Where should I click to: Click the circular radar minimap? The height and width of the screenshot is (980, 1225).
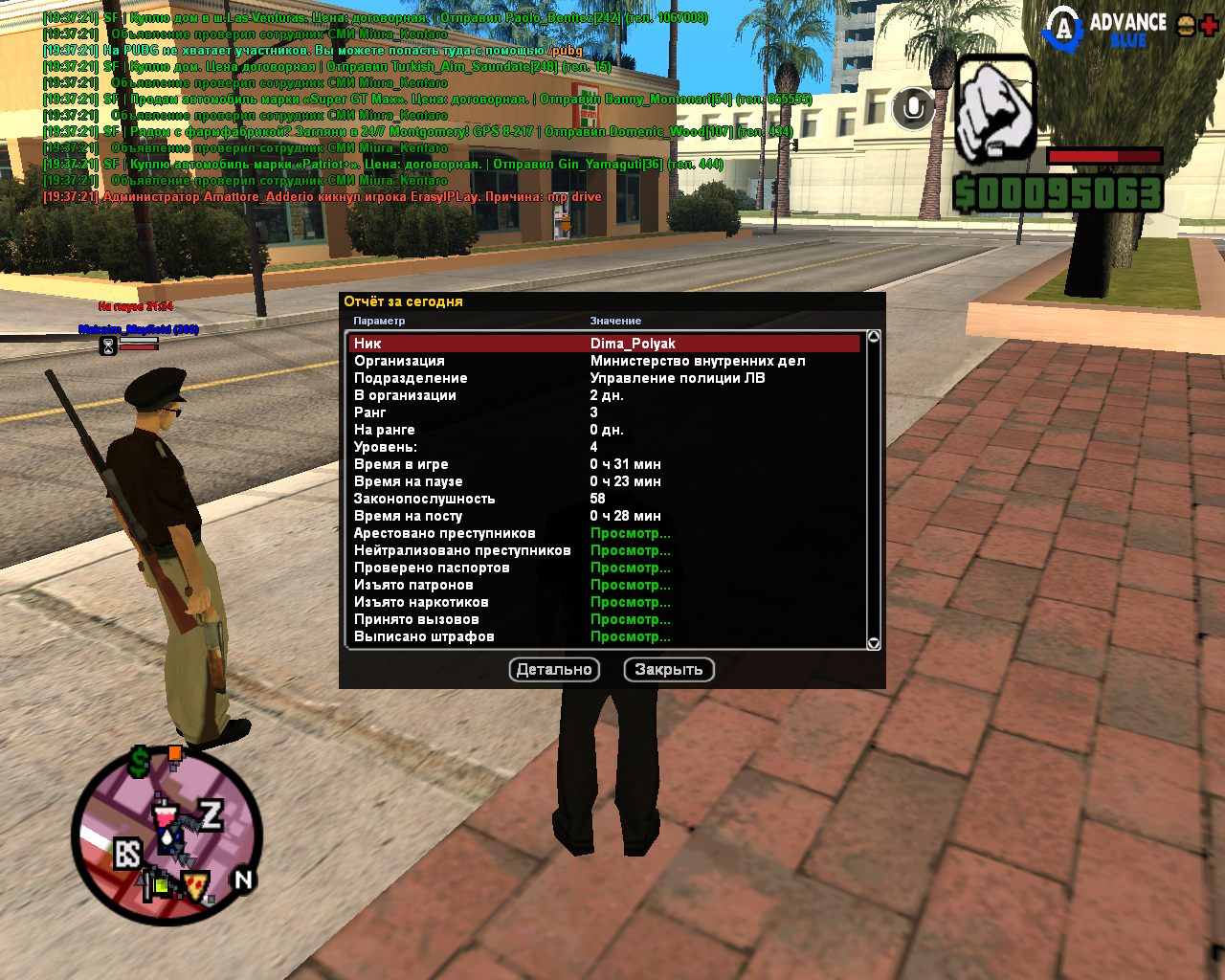[x=167, y=835]
